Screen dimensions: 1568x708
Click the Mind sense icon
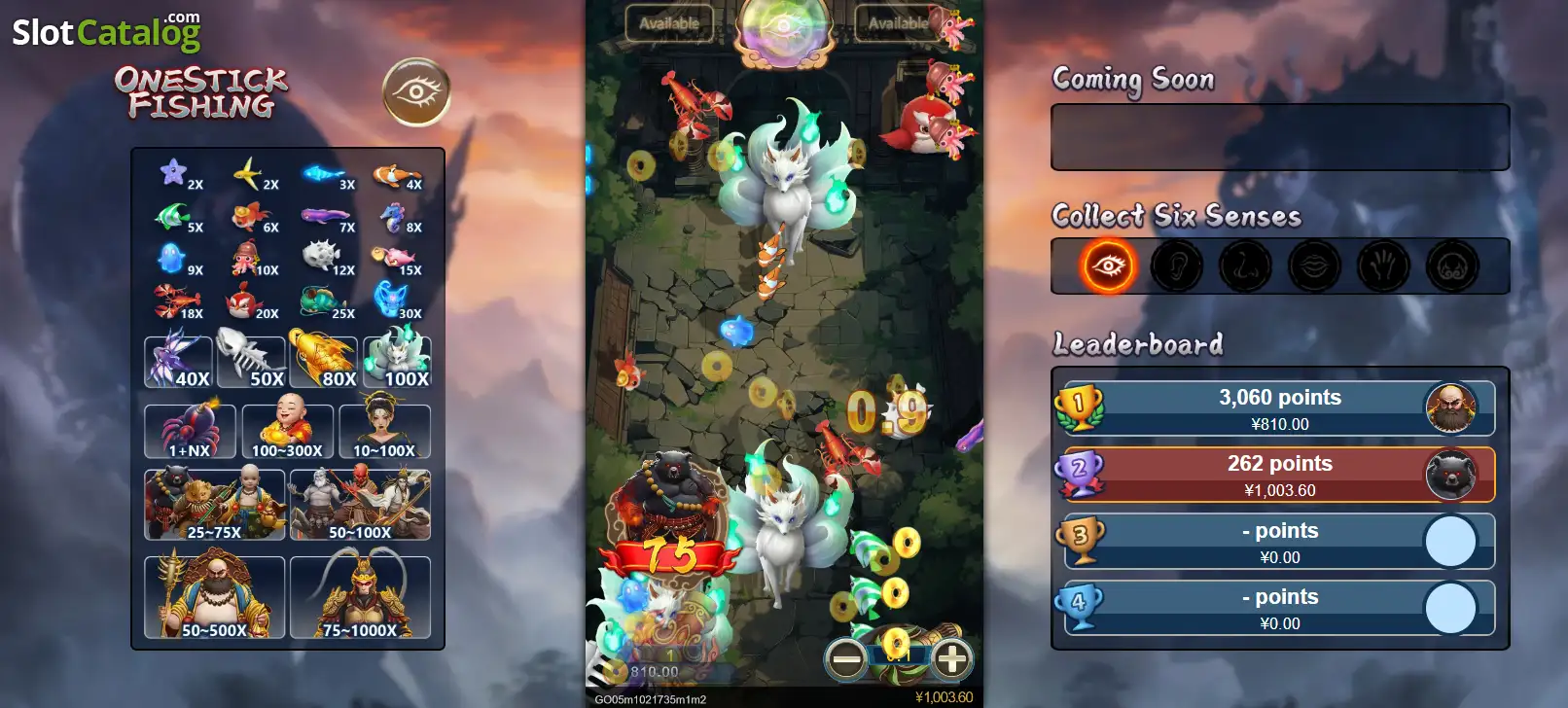pyautogui.click(x=1450, y=265)
